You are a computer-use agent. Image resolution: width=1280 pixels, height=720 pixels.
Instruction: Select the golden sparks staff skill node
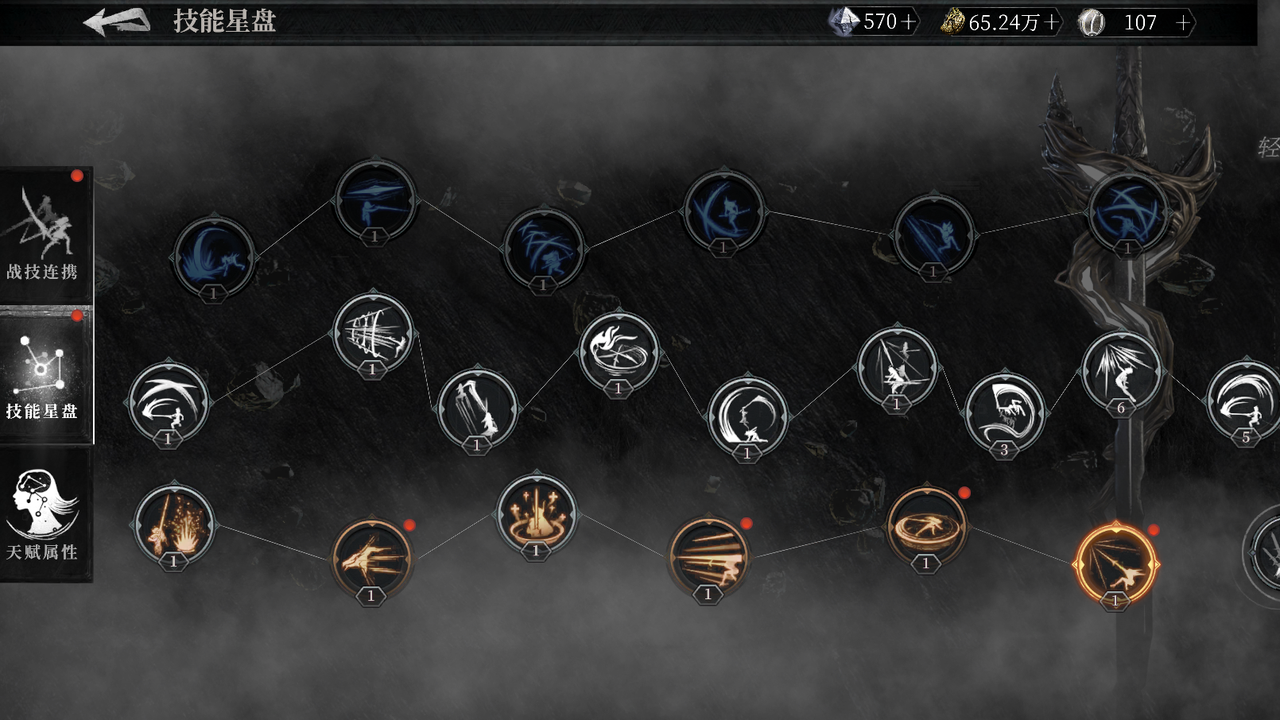[x=174, y=523]
